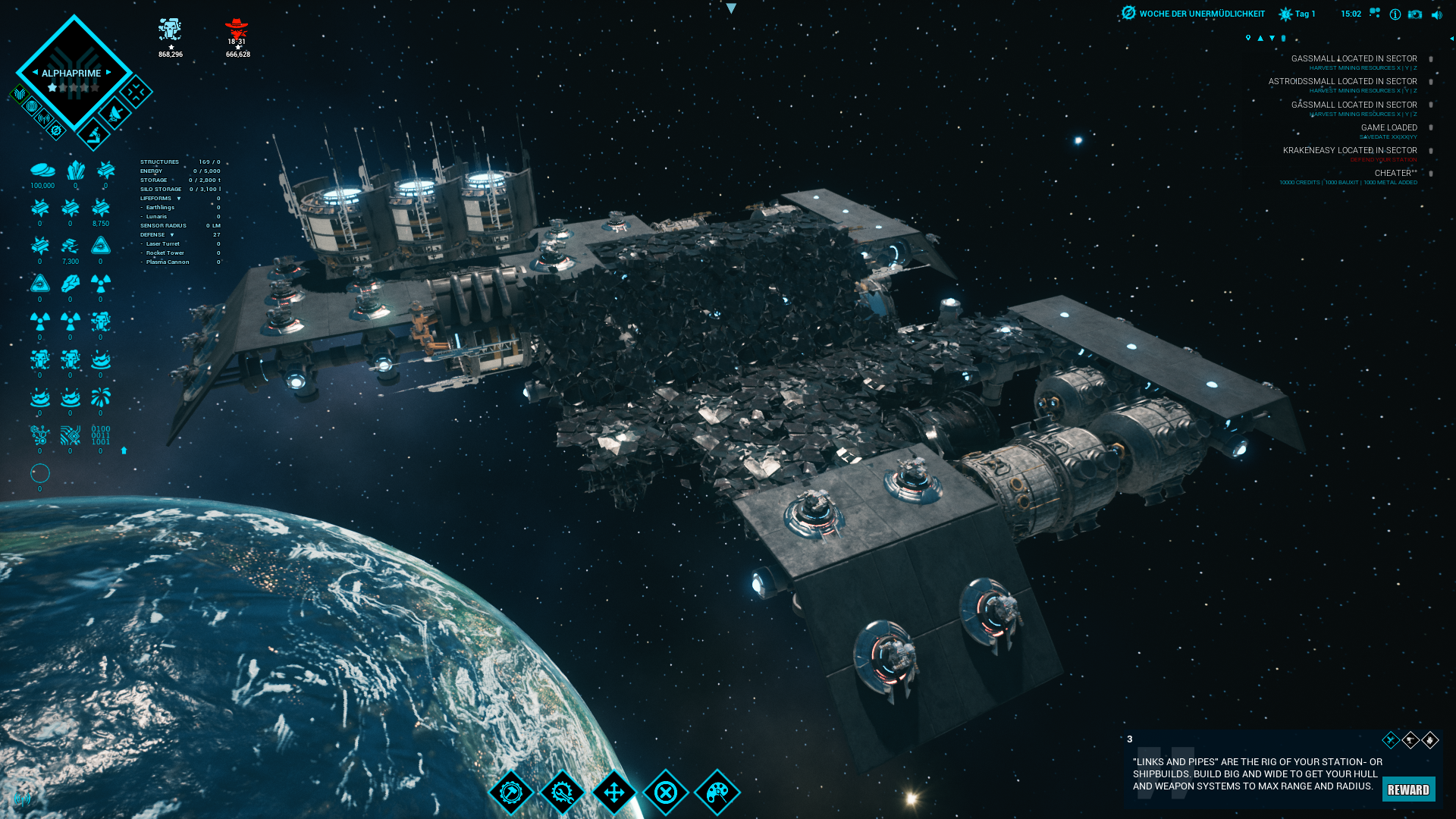Open the info icon in top bar
Screen dimensions: 1456x819
(1395, 14)
